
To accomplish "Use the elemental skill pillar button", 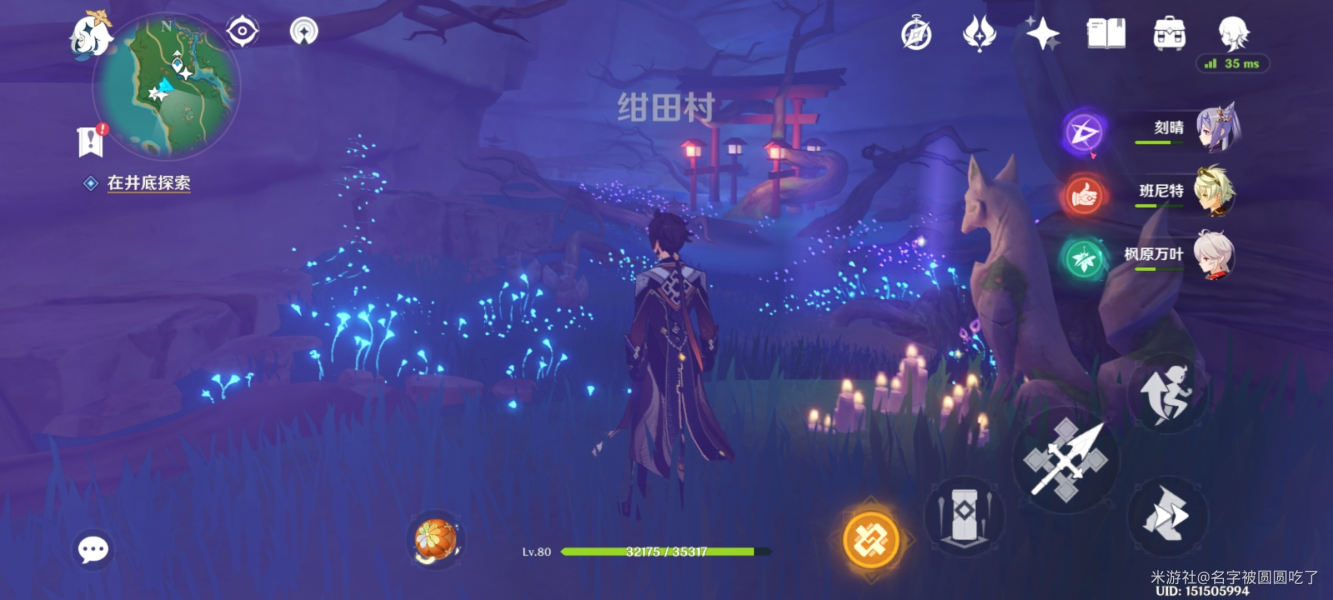I will (964, 515).
